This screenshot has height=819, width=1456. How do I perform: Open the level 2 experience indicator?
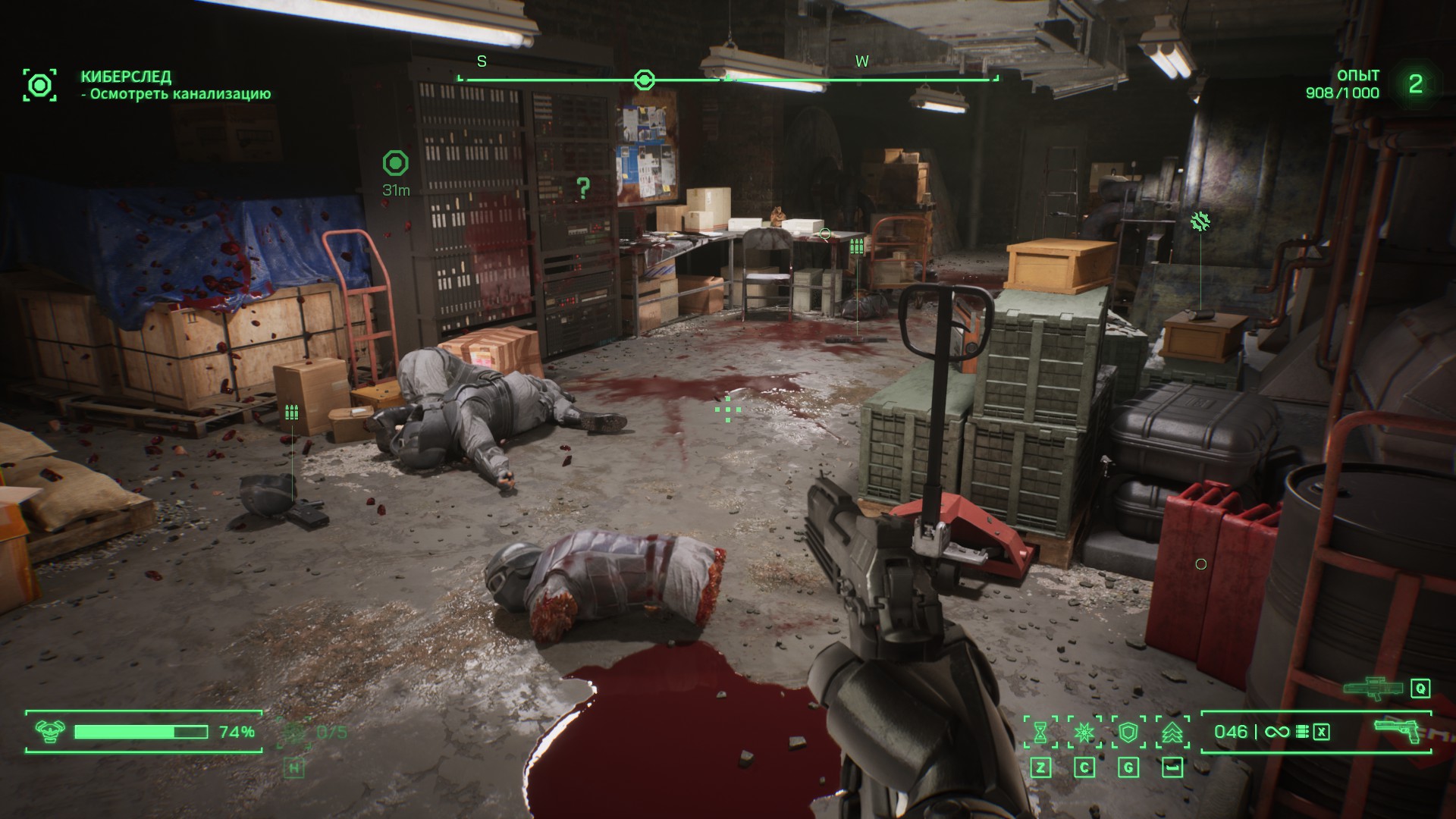(x=1415, y=84)
